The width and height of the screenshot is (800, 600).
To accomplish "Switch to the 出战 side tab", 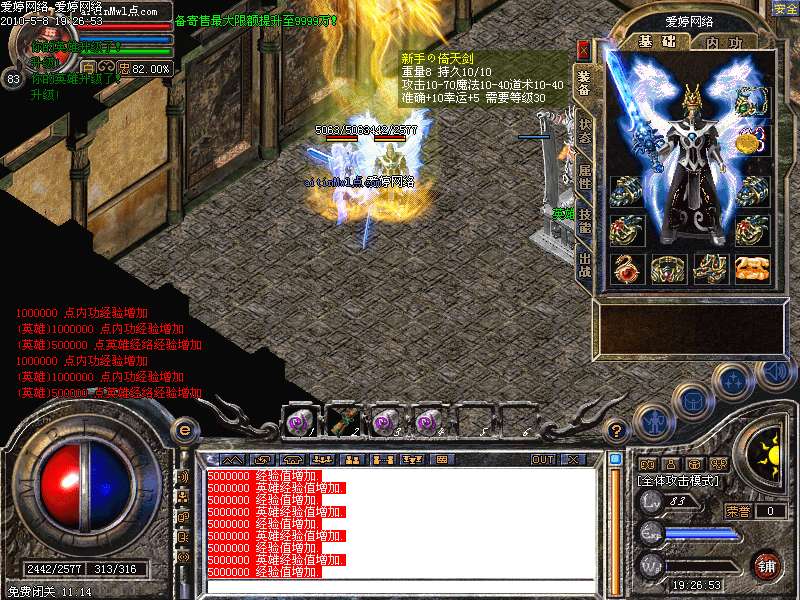I will pyautogui.click(x=584, y=267).
